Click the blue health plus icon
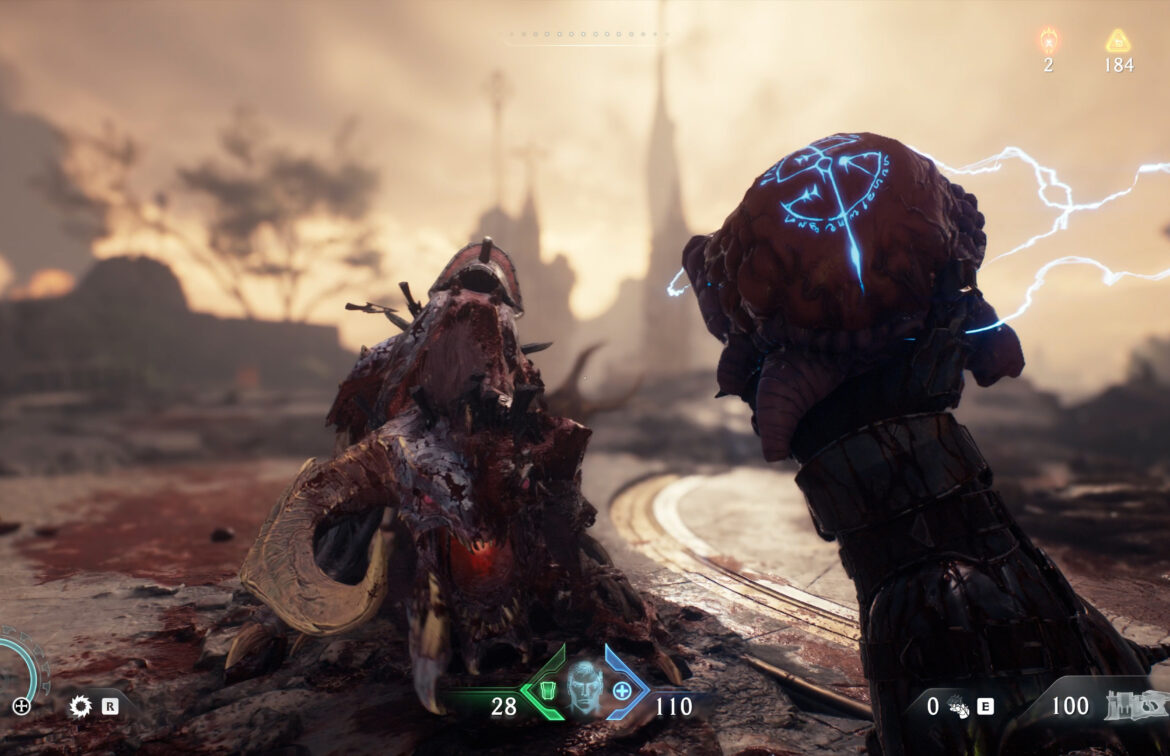This screenshot has width=1170, height=756. (x=622, y=690)
